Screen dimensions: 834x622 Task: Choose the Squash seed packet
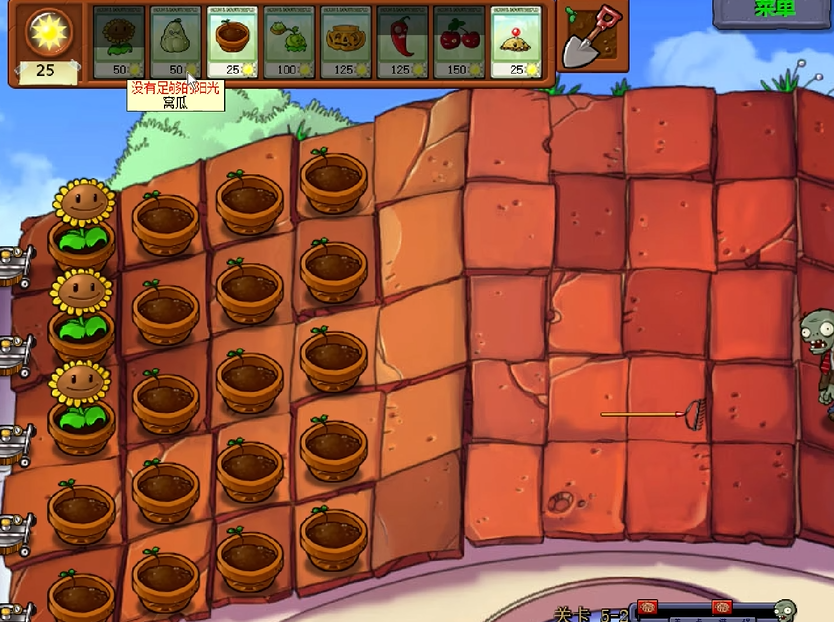coord(176,42)
